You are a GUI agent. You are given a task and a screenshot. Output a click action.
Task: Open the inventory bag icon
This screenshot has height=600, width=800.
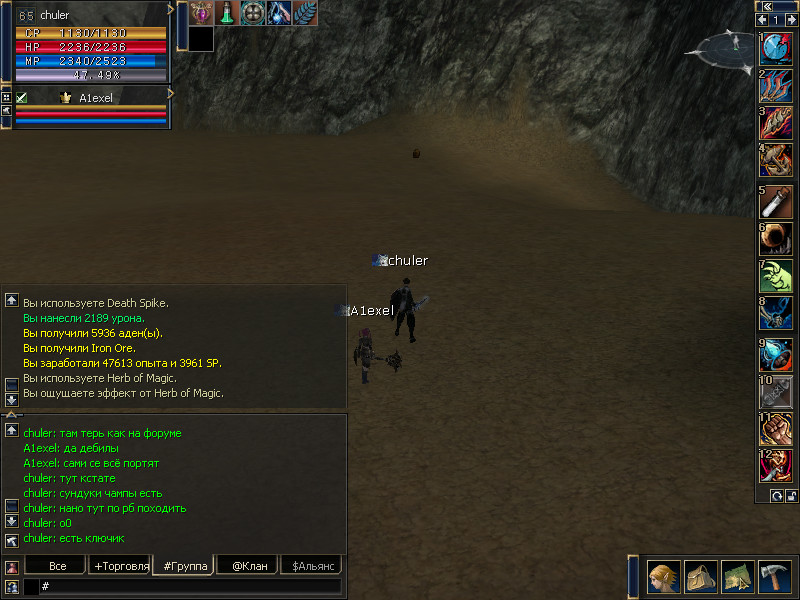point(701,577)
